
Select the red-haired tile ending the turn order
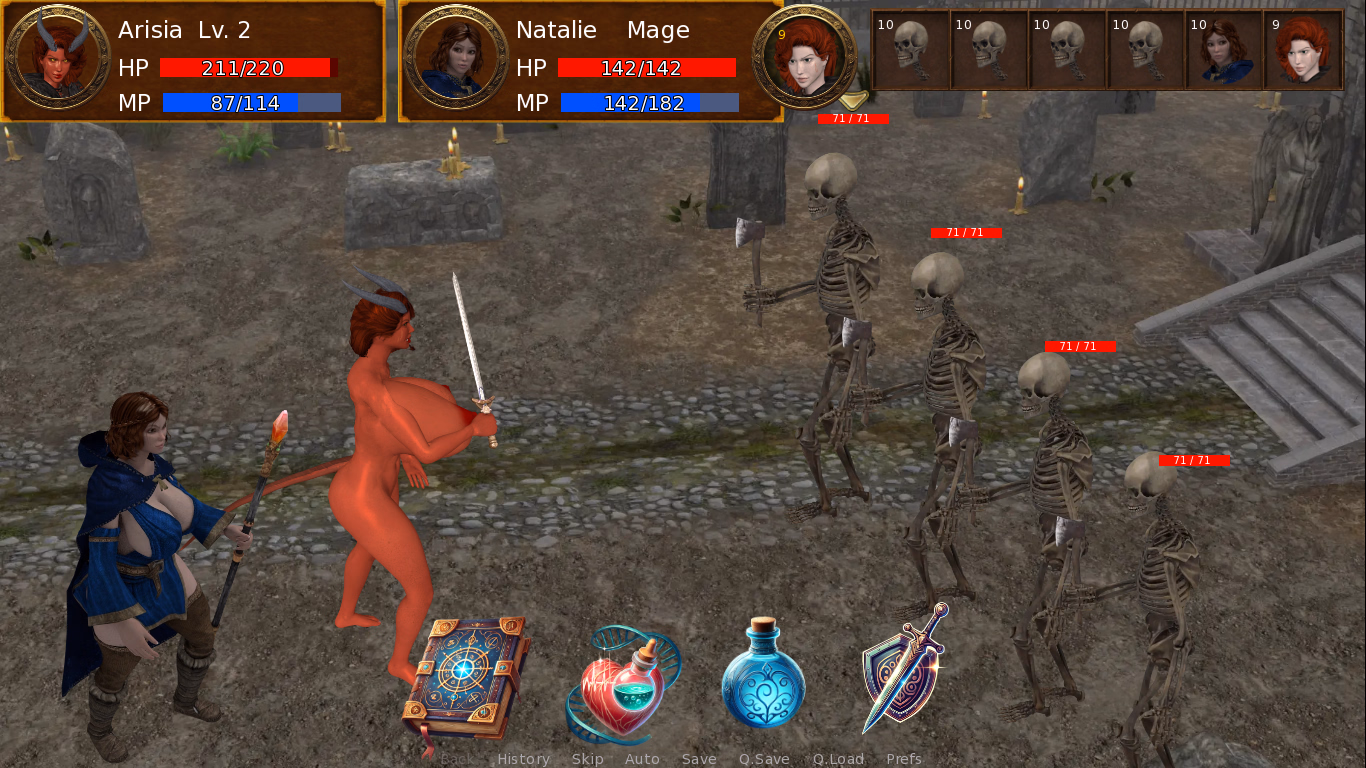pyautogui.click(x=1303, y=50)
